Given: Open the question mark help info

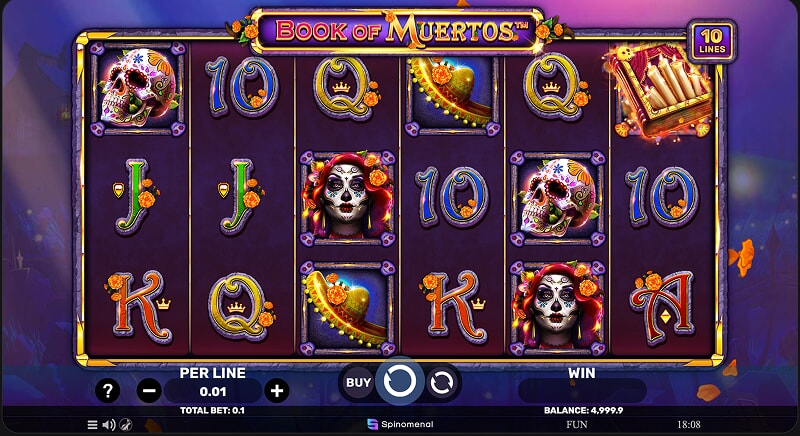Looking at the screenshot, I should [107, 390].
